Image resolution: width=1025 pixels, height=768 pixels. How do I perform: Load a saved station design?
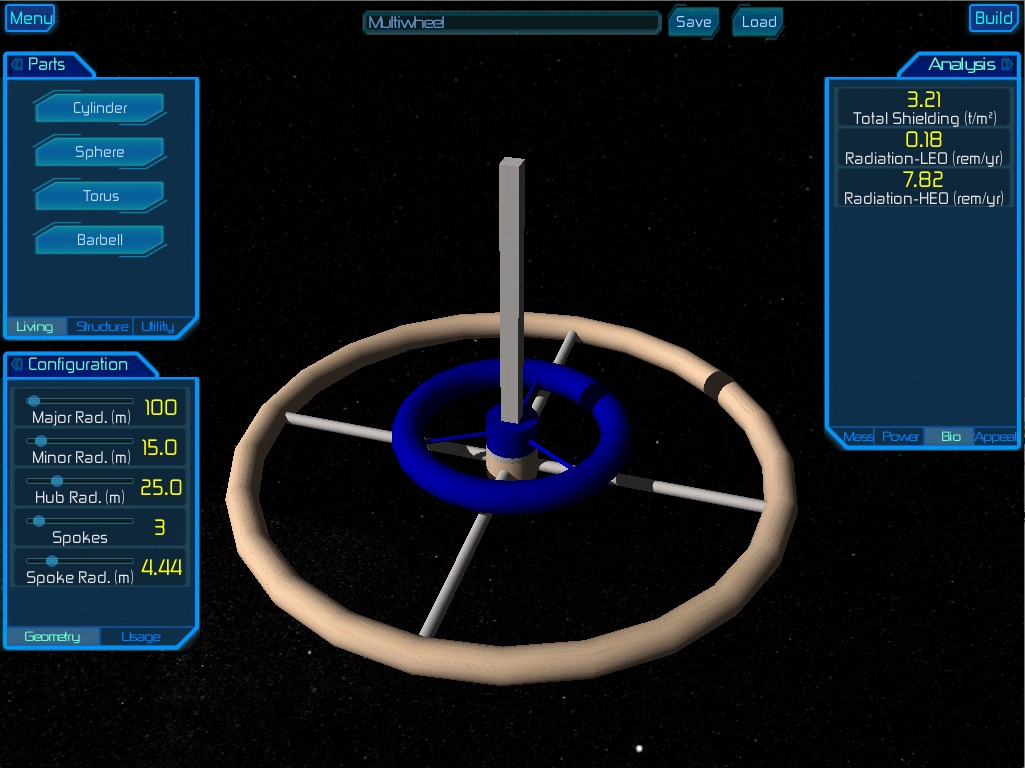(x=759, y=22)
